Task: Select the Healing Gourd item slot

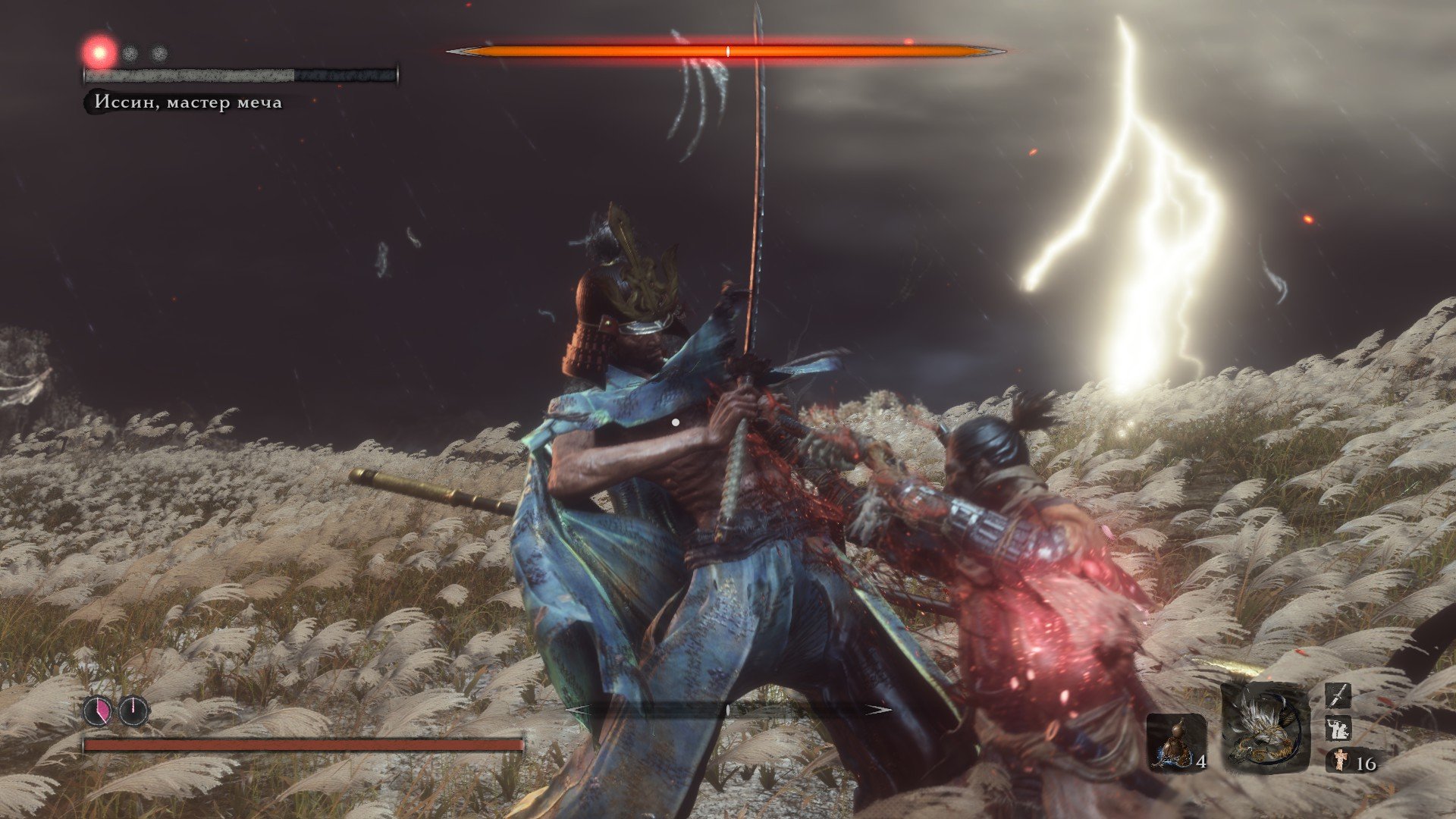Action: point(1175,742)
